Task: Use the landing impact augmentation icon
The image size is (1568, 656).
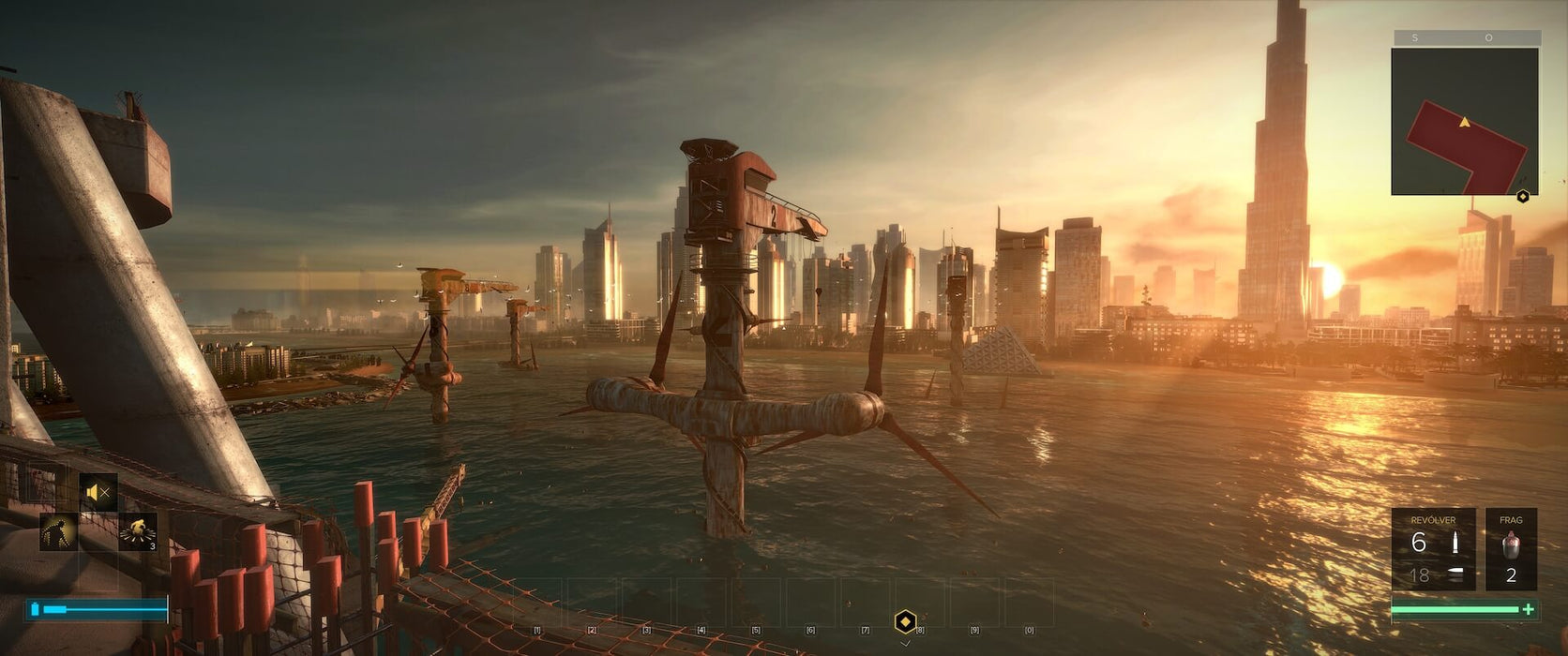Action: 138,532
